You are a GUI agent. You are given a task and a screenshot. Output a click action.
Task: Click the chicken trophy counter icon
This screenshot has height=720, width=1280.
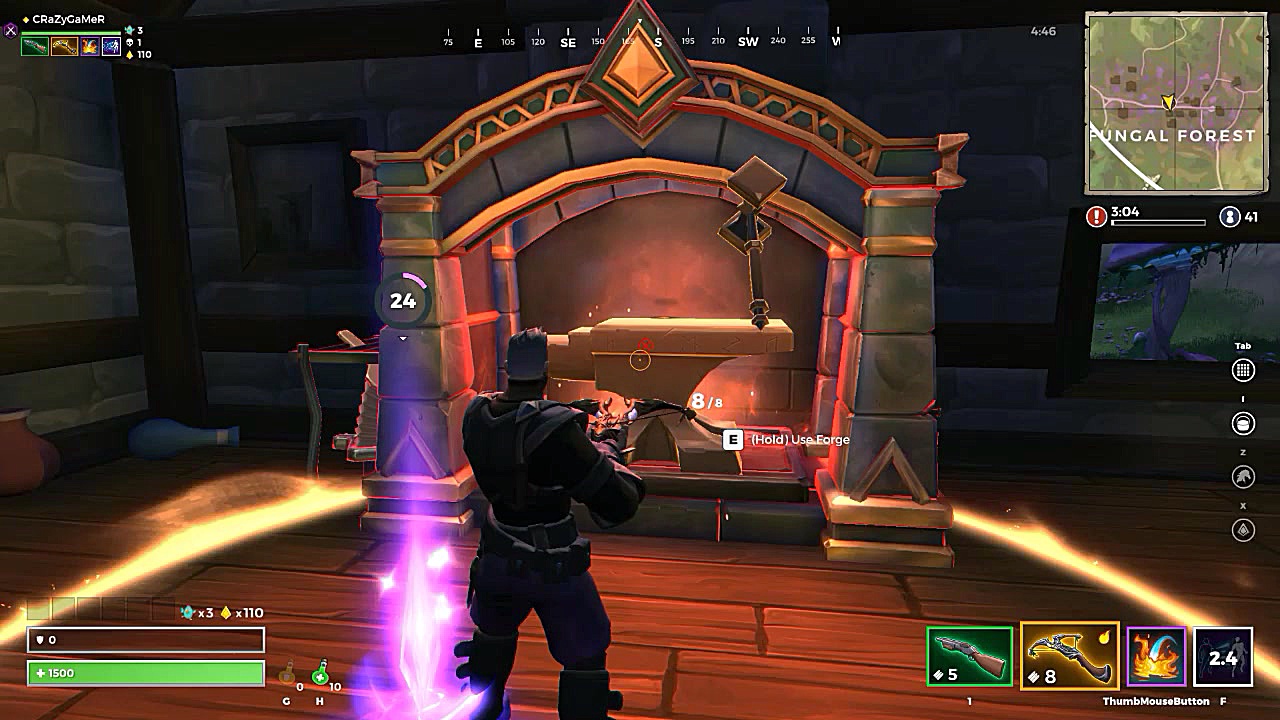(129, 30)
